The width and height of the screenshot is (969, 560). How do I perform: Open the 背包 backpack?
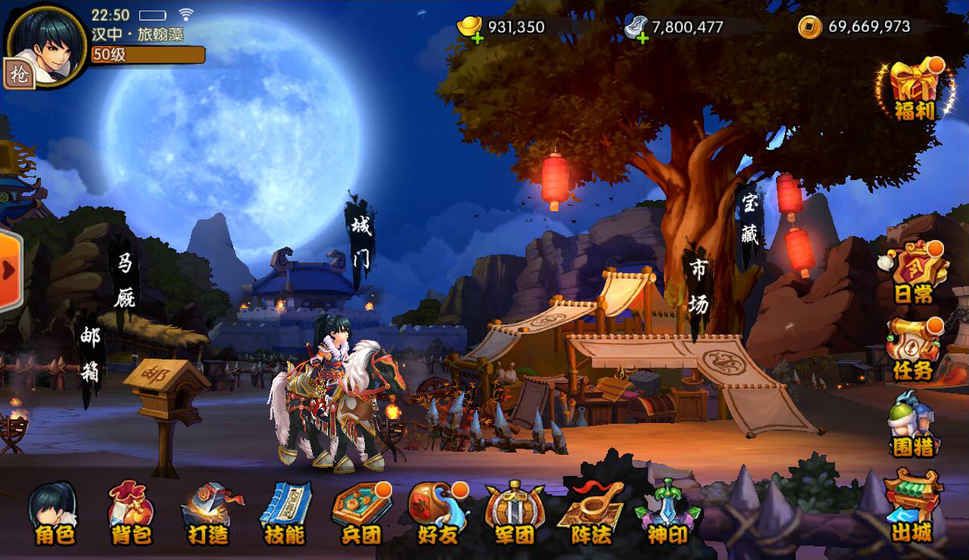coord(130,513)
